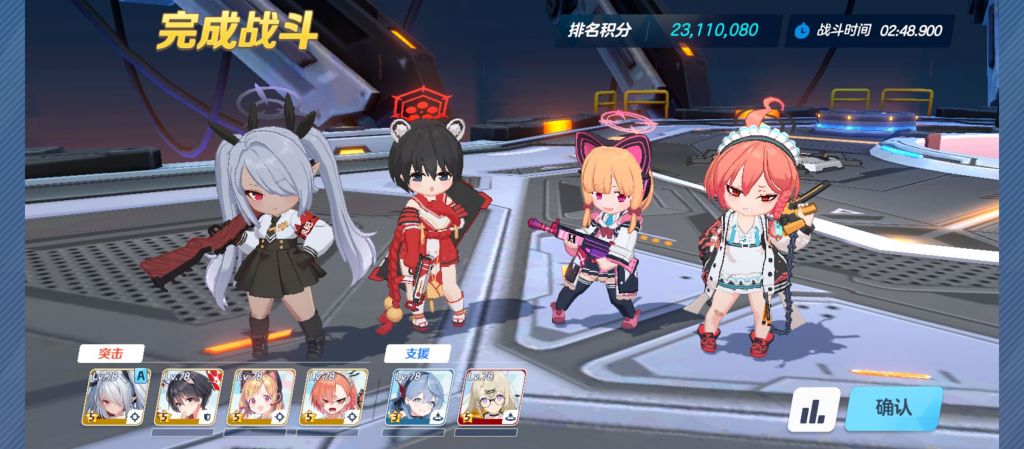Image resolution: width=1024 pixels, height=449 pixels.
Task: Select the blue-haired support portrait
Action: click(x=419, y=398)
